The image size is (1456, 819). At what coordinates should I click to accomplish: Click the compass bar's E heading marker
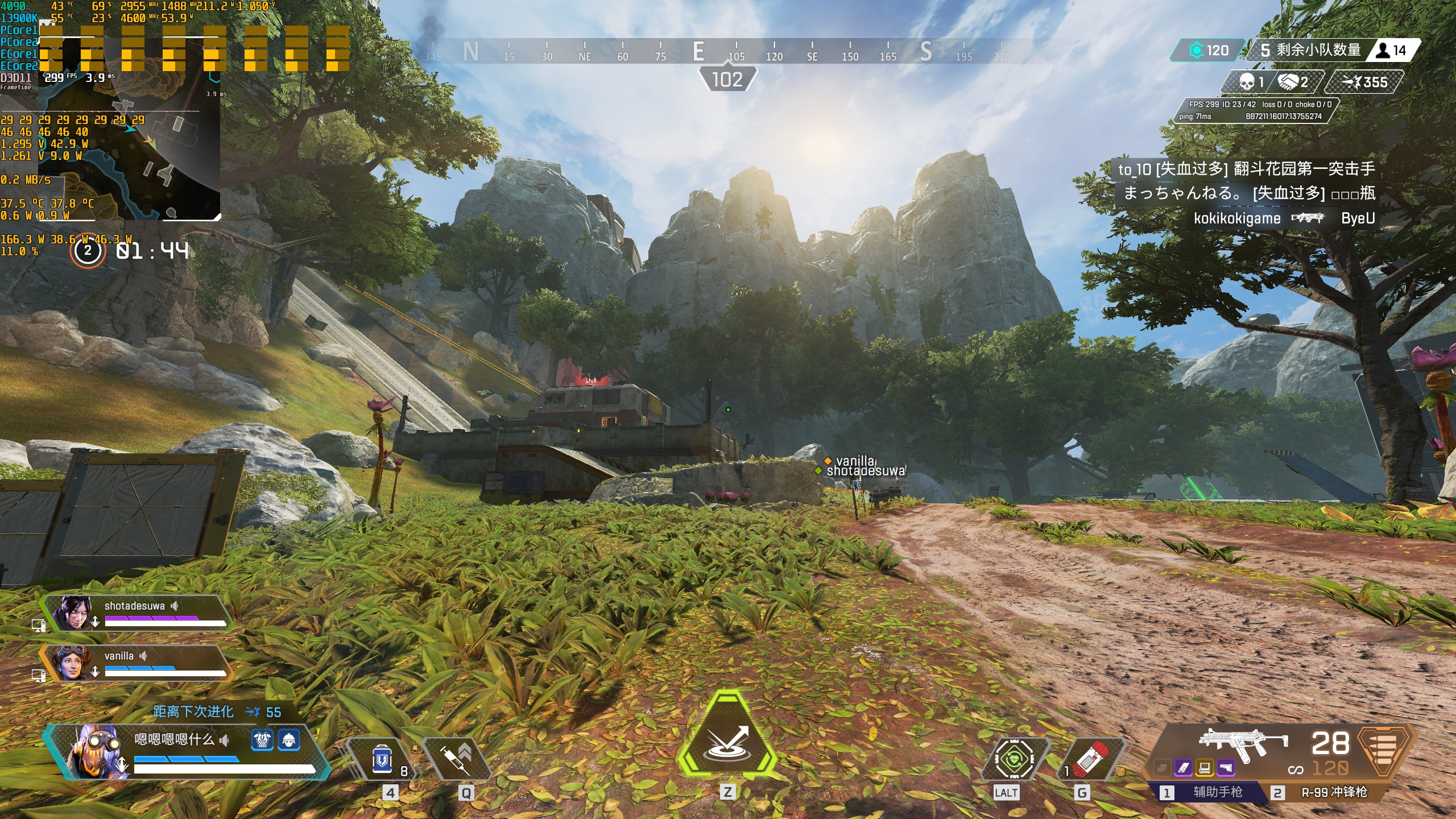699,52
